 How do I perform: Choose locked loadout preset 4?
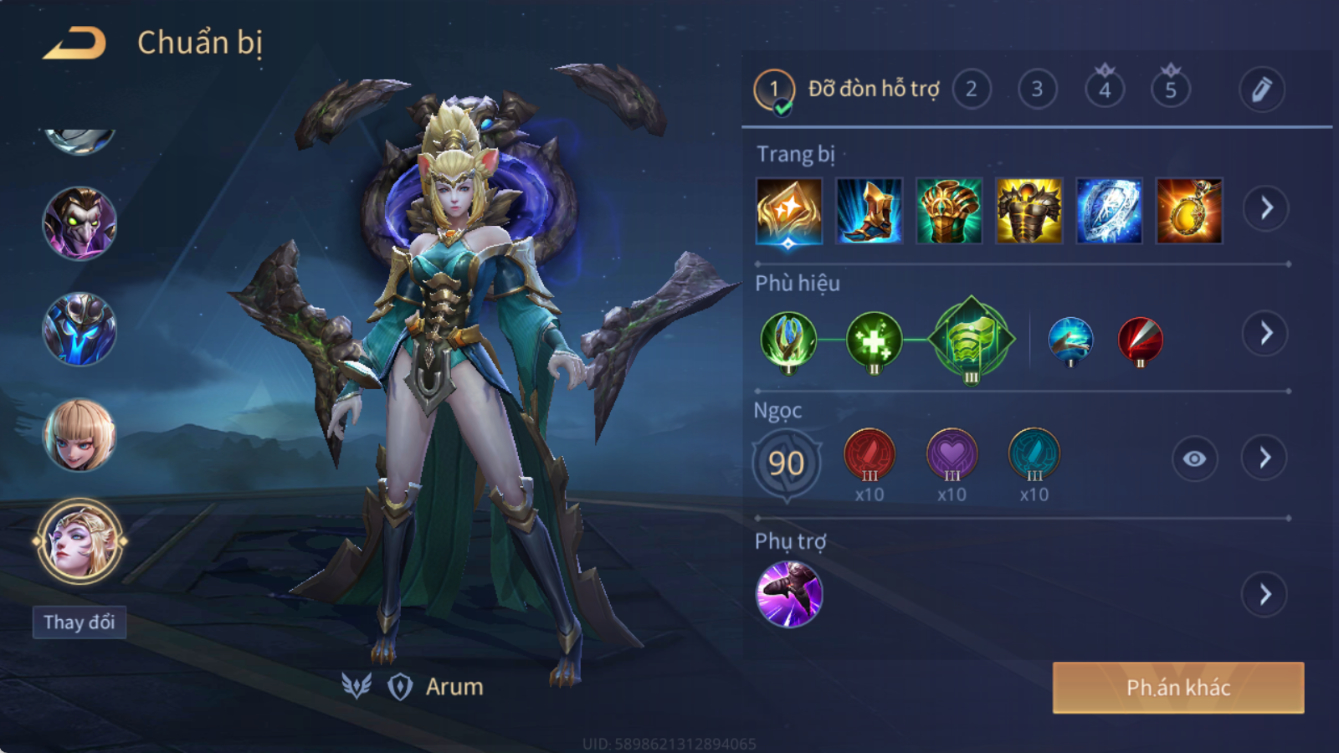pyautogui.click(x=1104, y=90)
